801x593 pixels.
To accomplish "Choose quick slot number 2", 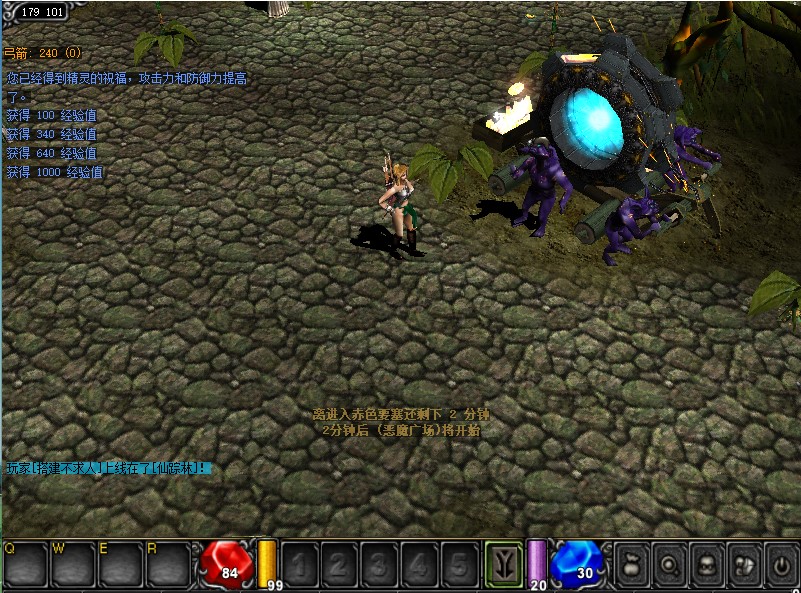I will coord(340,565).
